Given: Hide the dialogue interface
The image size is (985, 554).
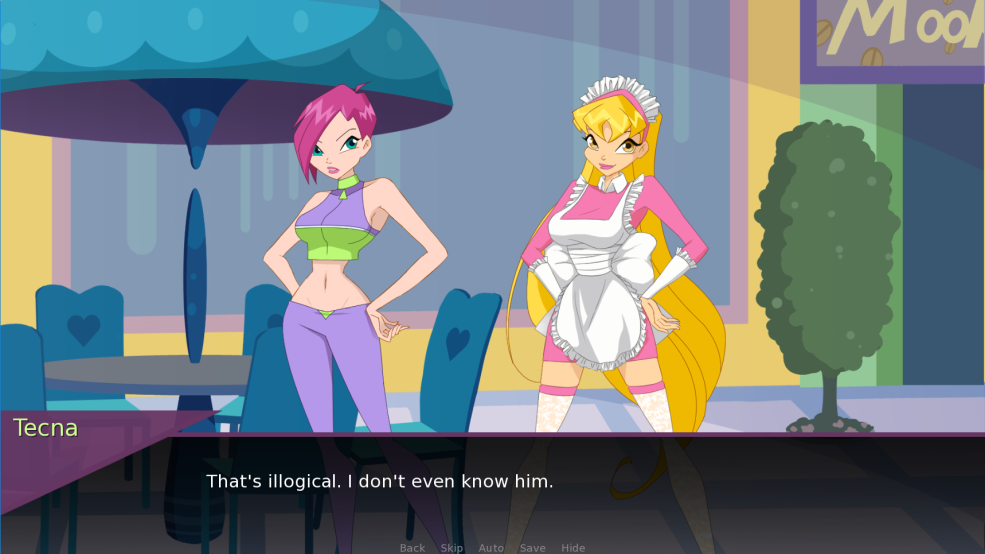Looking at the screenshot, I should tap(573, 548).
